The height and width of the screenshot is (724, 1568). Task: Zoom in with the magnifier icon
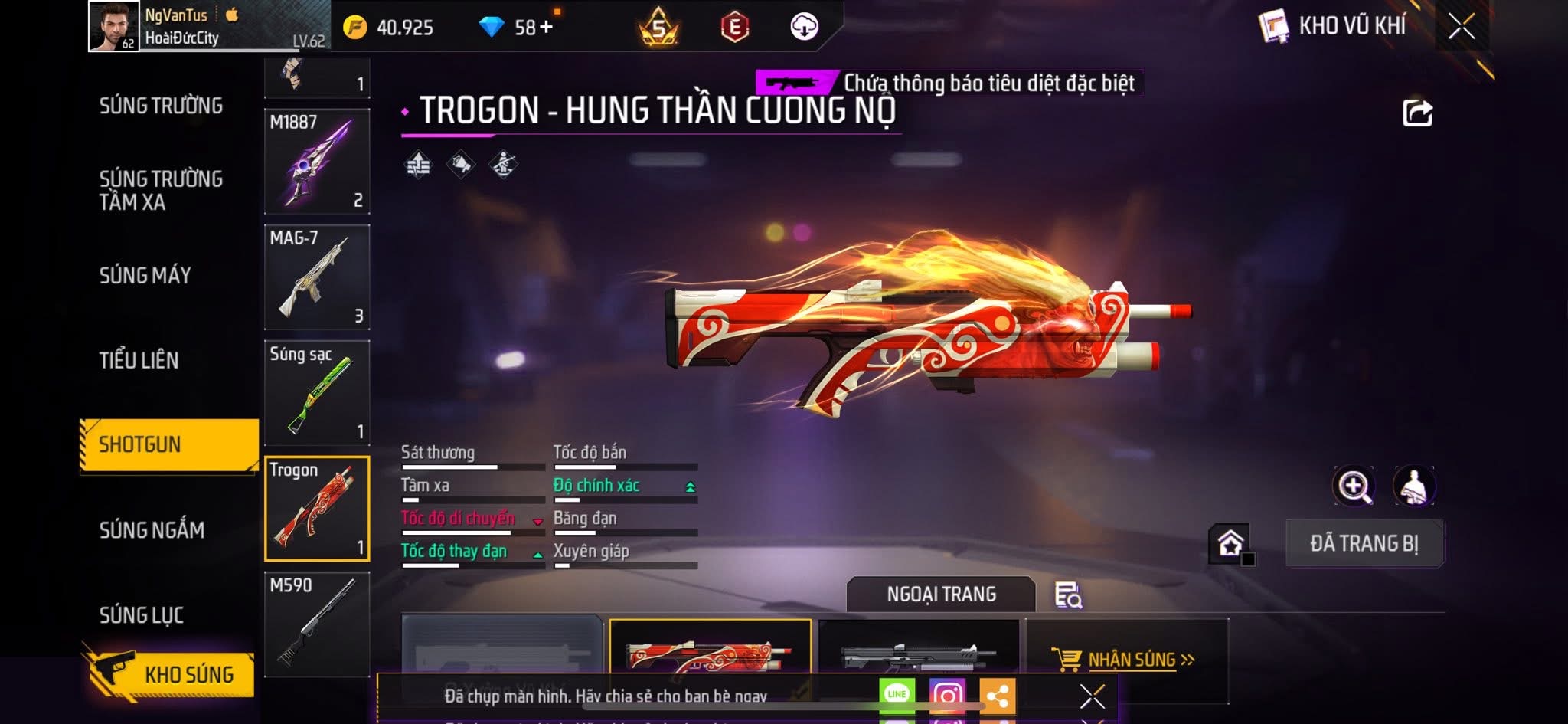point(1354,486)
